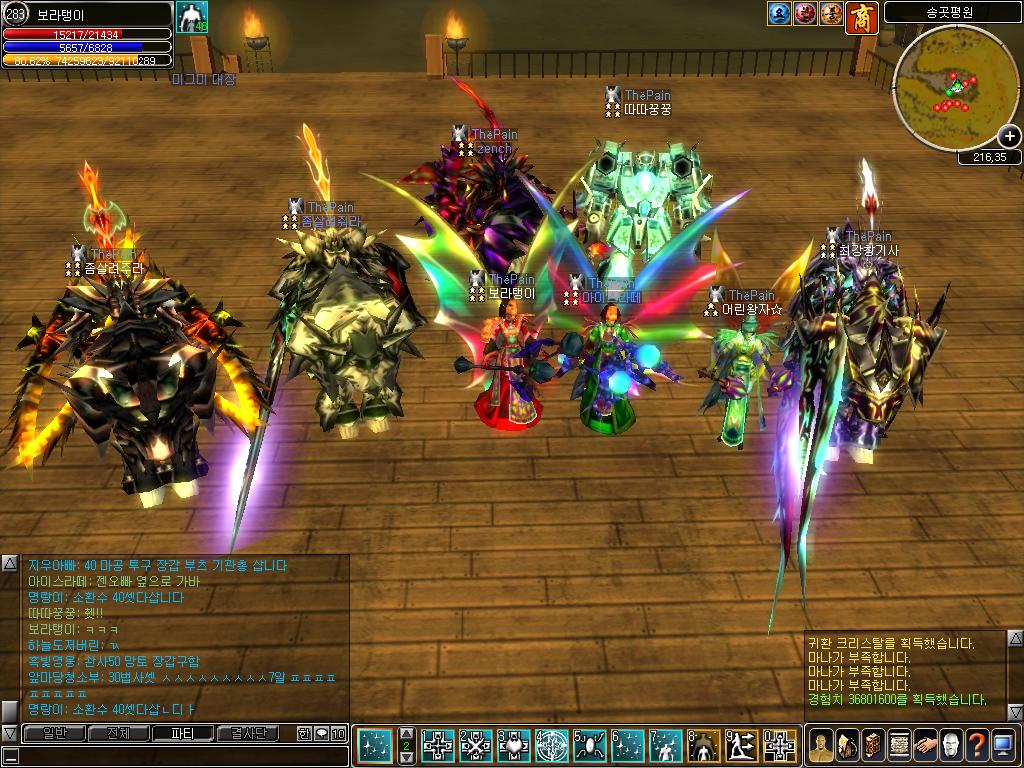Activate the spider skill in slot 5
Image resolution: width=1024 pixels, height=768 pixels.
(589, 746)
